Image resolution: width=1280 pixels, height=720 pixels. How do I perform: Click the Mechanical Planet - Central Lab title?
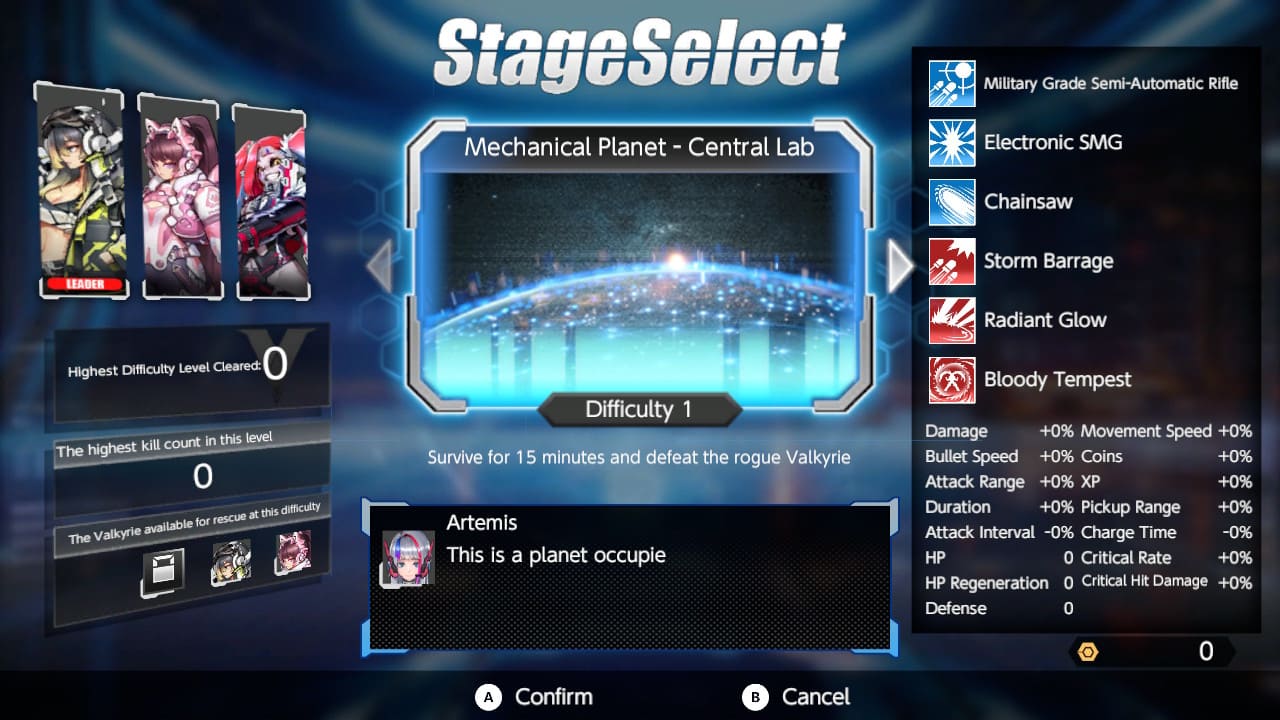639,147
